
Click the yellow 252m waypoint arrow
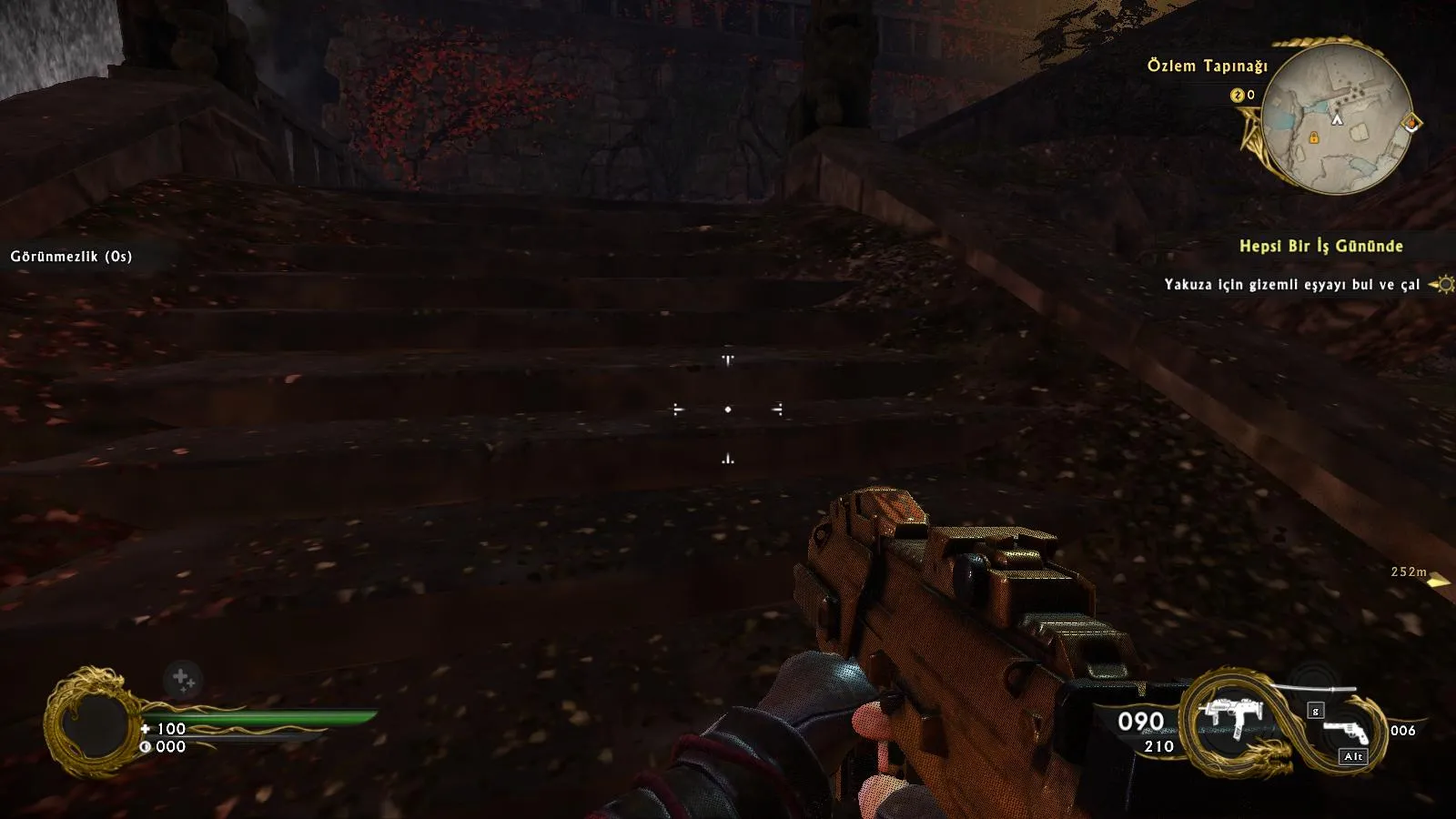tap(1438, 581)
